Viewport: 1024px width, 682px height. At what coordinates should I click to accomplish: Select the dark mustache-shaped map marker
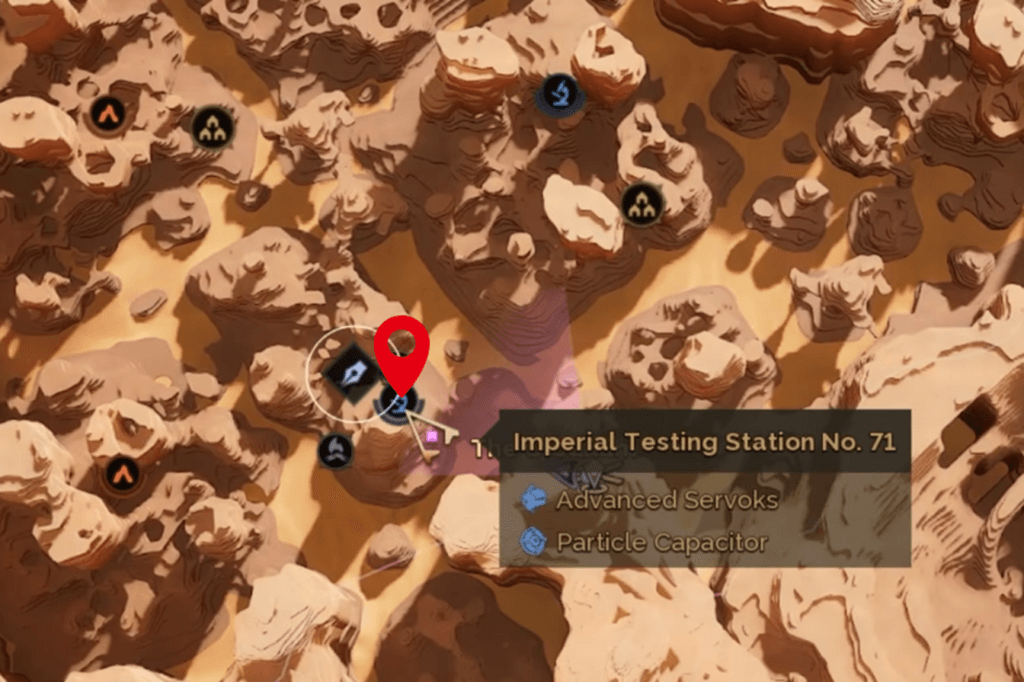tap(336, 451)
